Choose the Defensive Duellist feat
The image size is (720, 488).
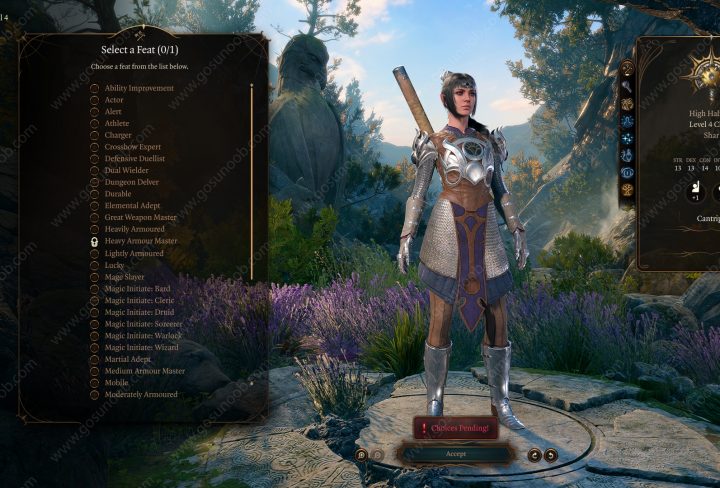pos(134,159)
